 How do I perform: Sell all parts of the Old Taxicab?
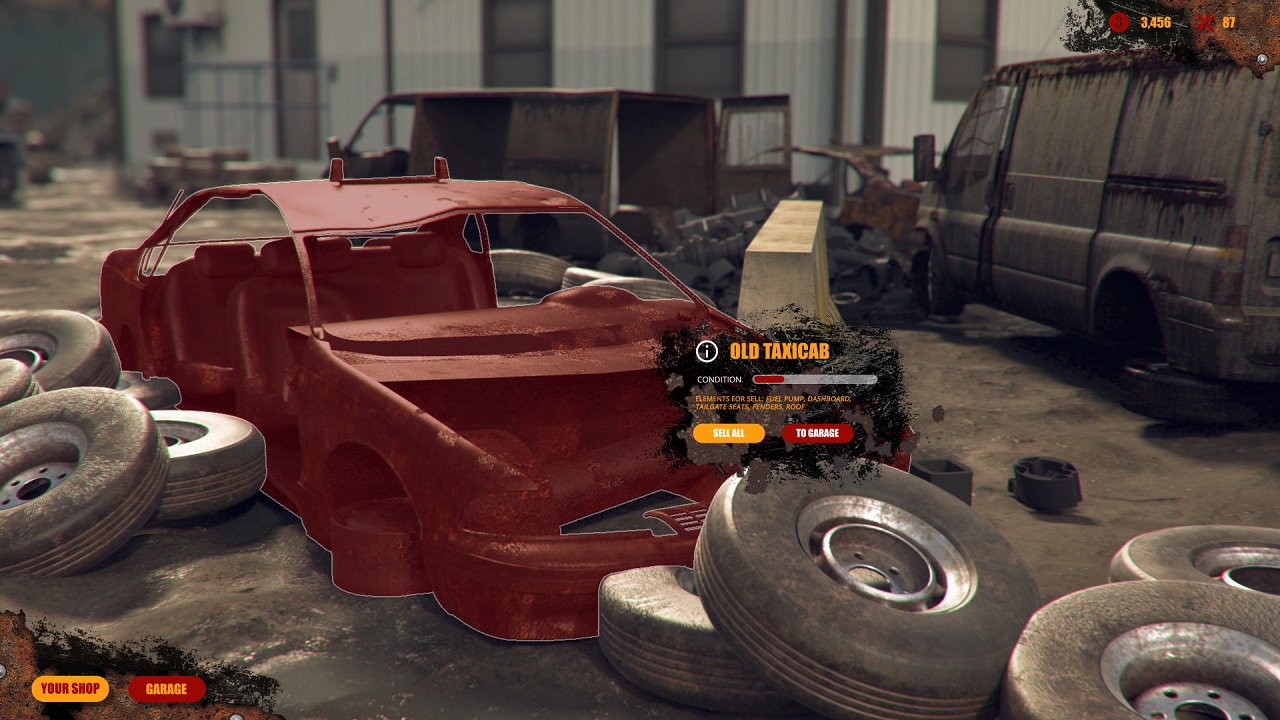pyautogui.click(x=728, y=433)
